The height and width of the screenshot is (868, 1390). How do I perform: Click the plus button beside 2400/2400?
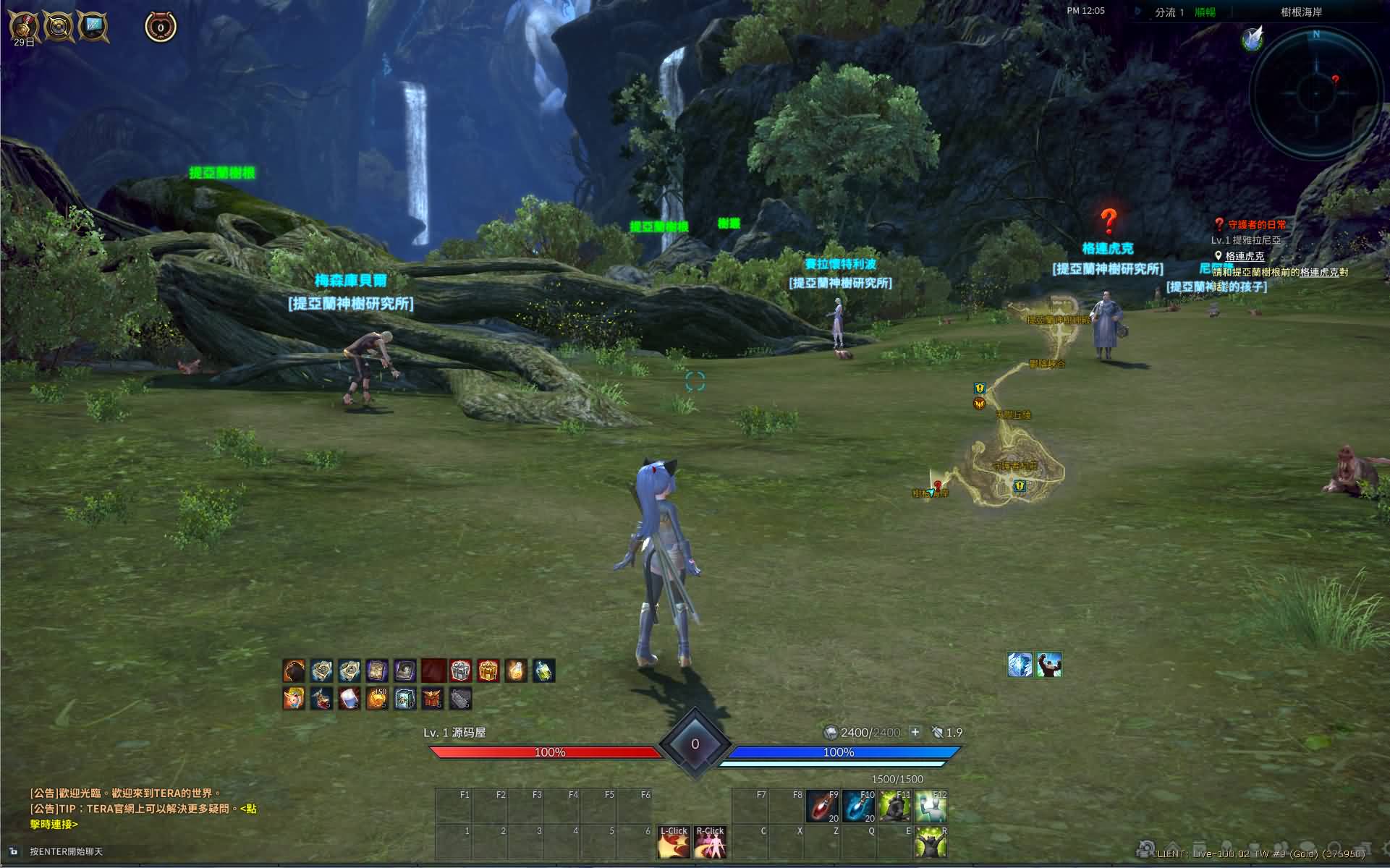(915, 732)
